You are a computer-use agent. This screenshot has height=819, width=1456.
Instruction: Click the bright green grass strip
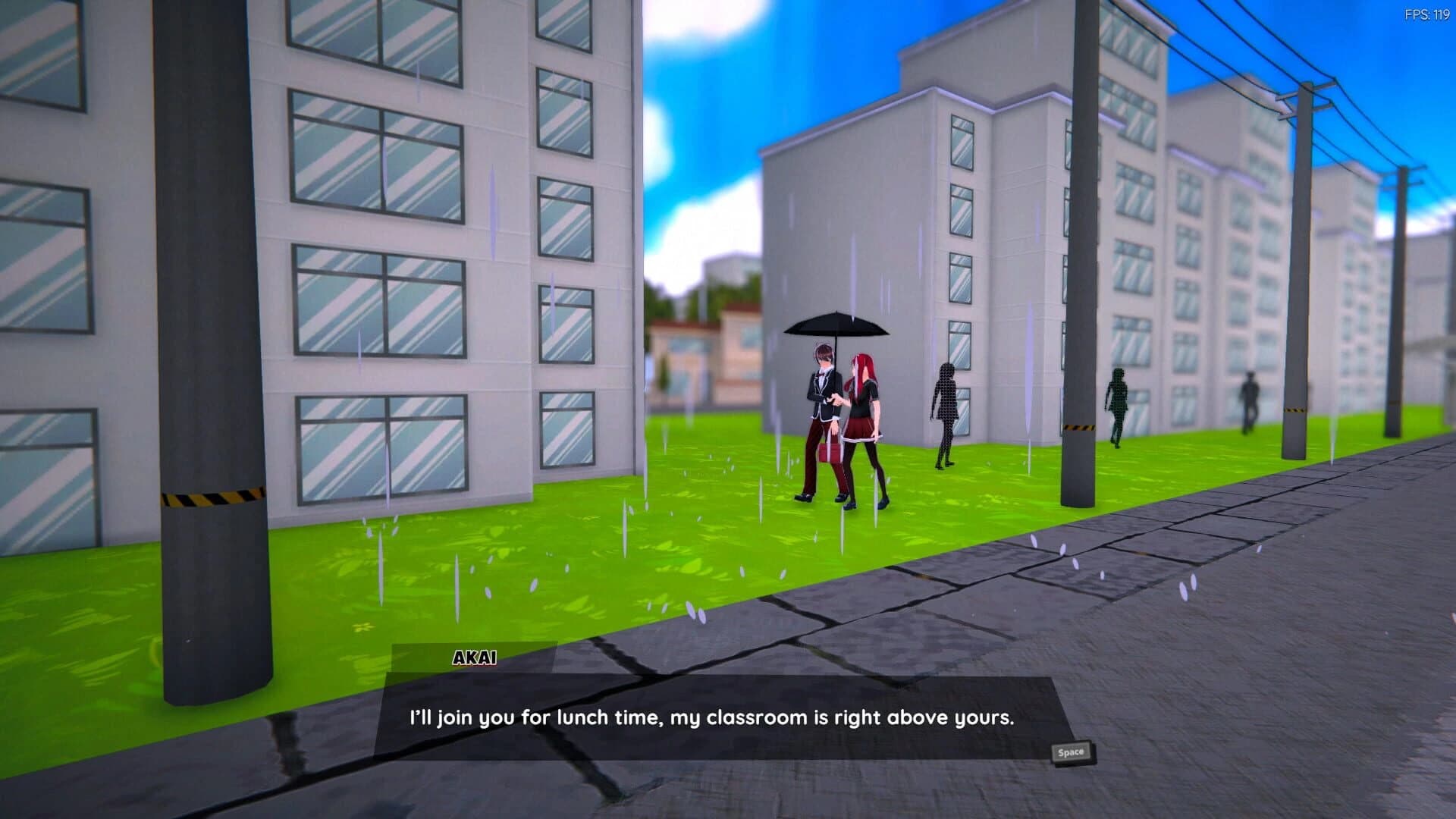click(531, 561)
